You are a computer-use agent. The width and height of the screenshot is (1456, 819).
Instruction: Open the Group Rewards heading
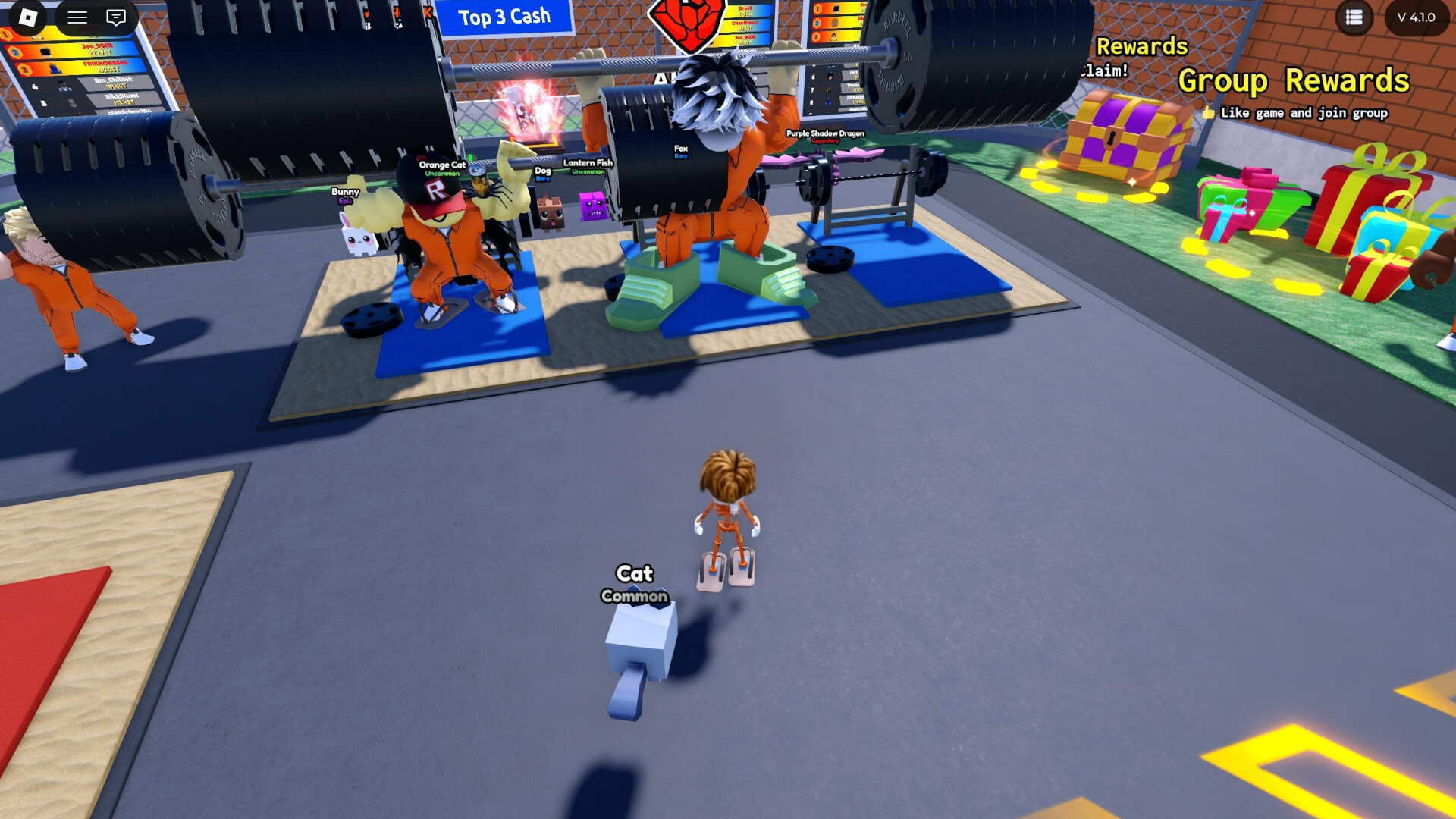(1294, 80)
